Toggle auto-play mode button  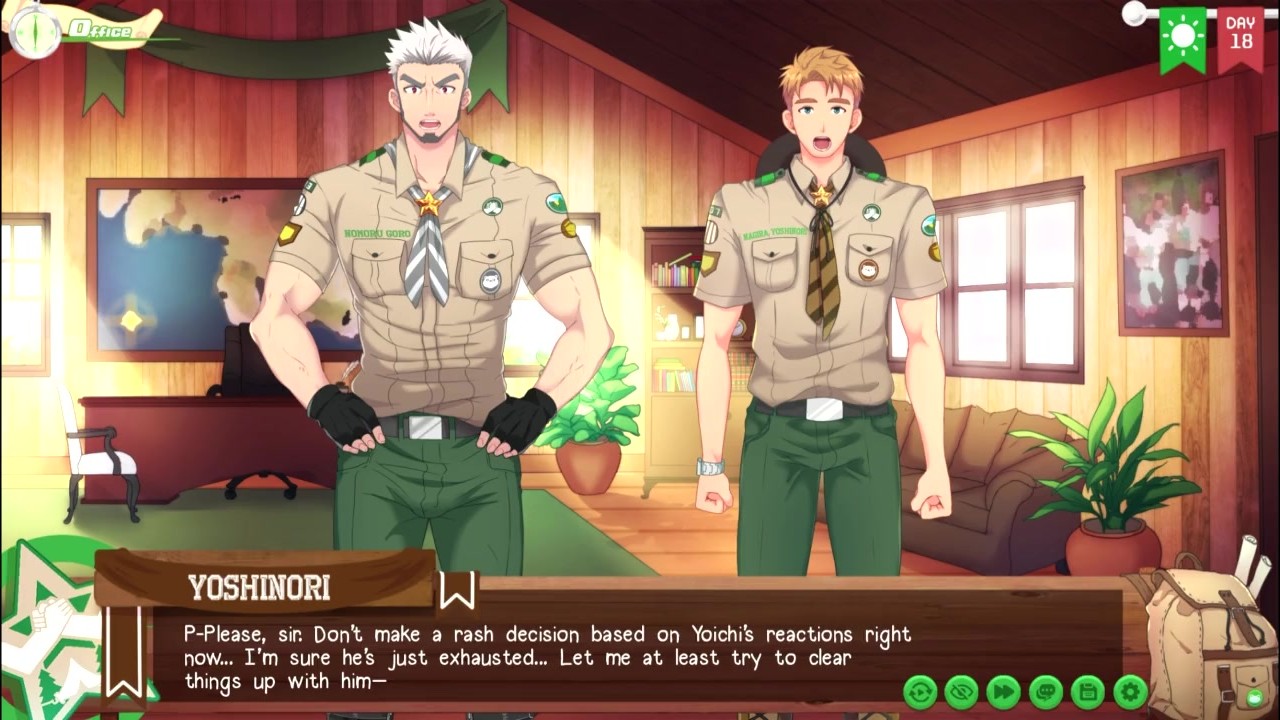pos(920,691)
